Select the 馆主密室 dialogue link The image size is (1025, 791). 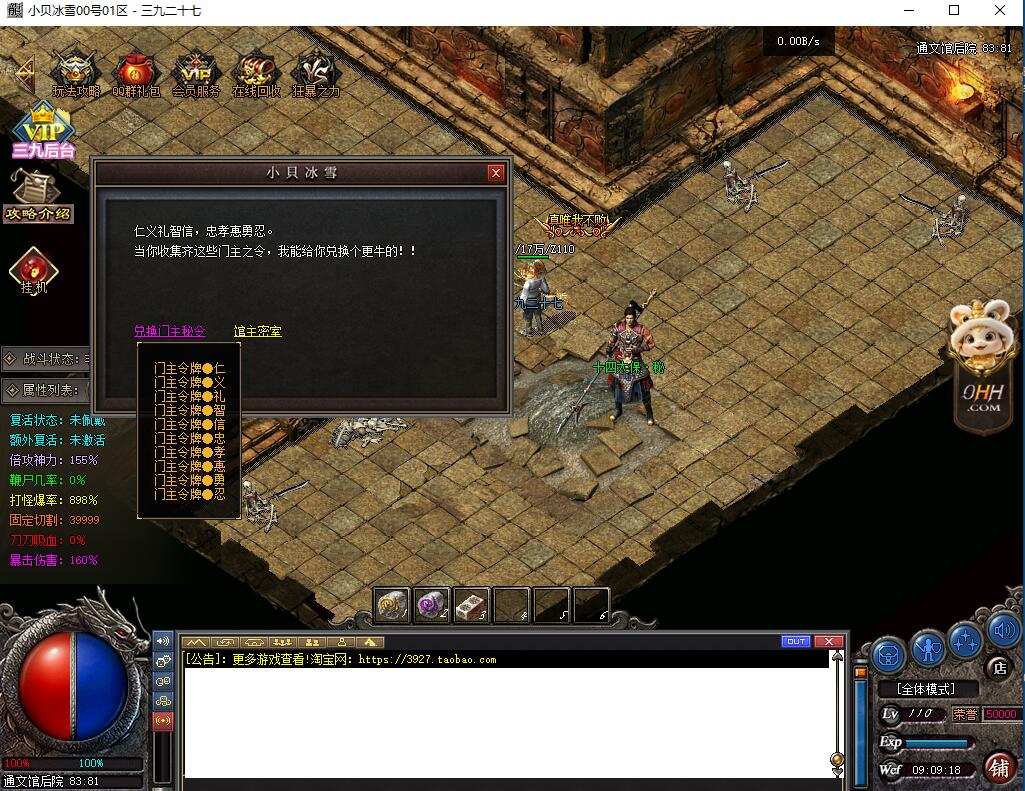pyautogui.click(x=257, y=331)
